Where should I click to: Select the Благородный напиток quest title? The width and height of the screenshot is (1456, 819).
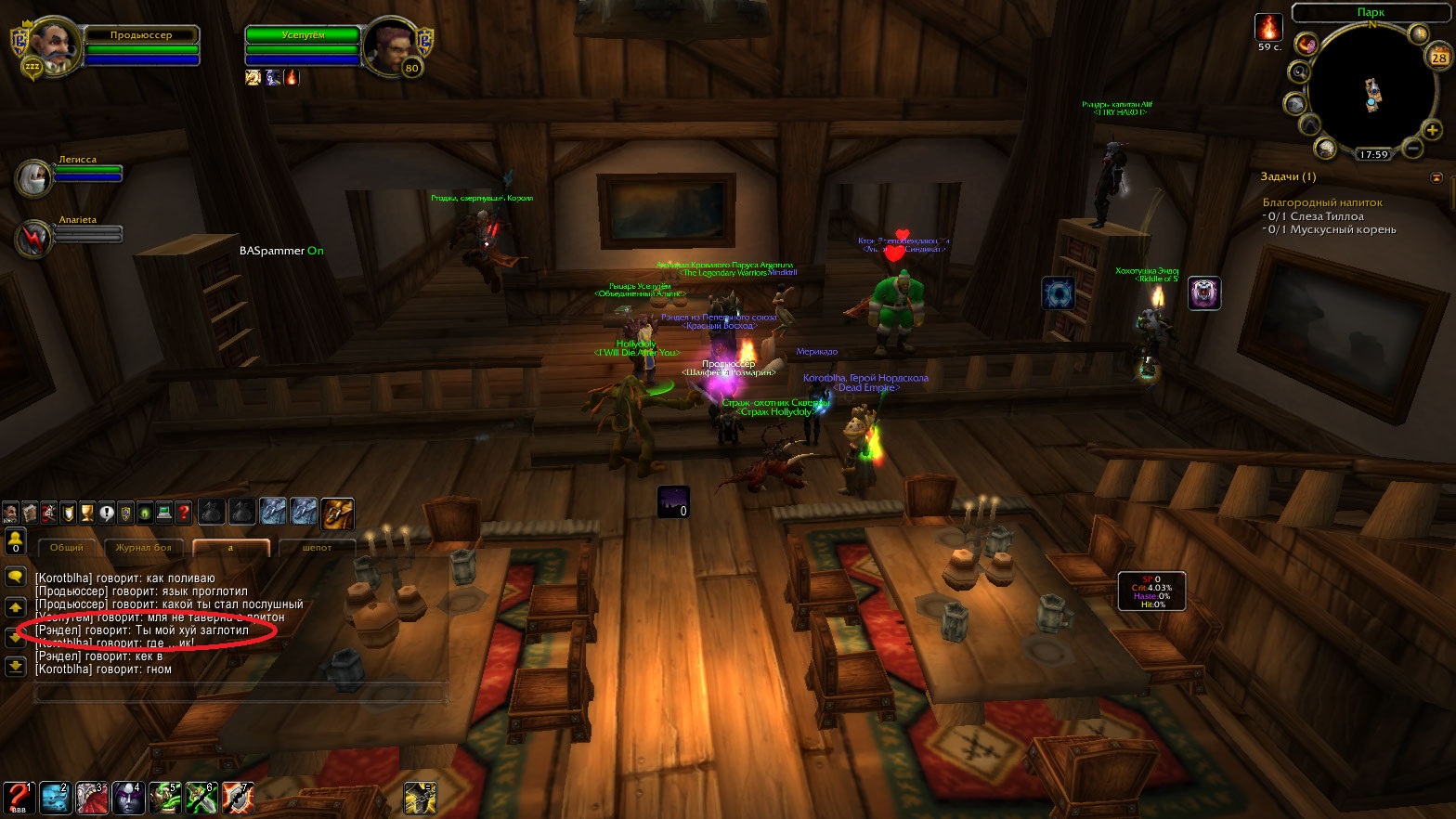(x=1321, y=202)
